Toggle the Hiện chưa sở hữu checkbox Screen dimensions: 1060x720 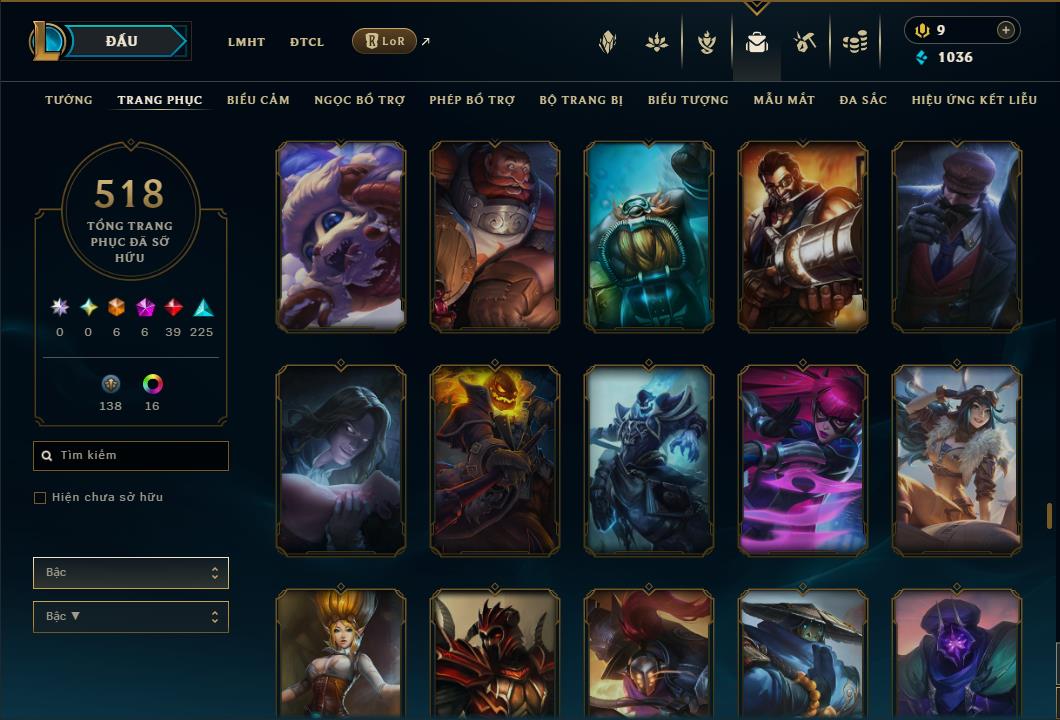(x=40, y=498)
